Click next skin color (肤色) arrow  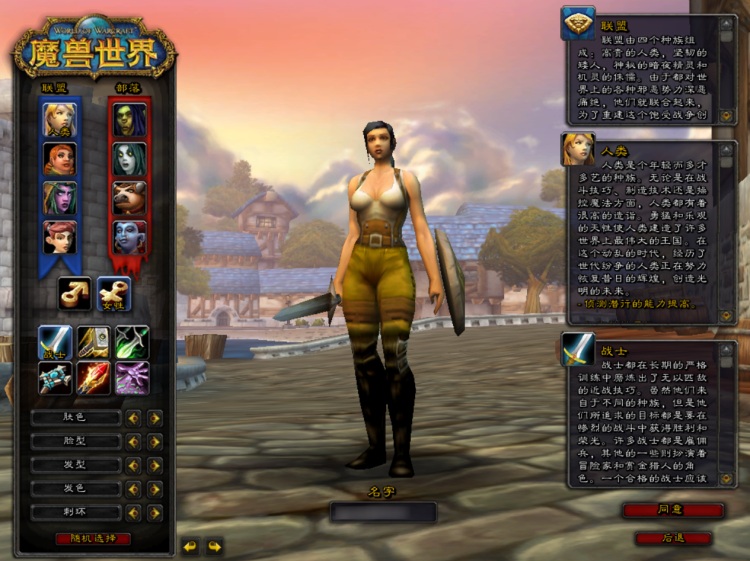pos(155,418)
